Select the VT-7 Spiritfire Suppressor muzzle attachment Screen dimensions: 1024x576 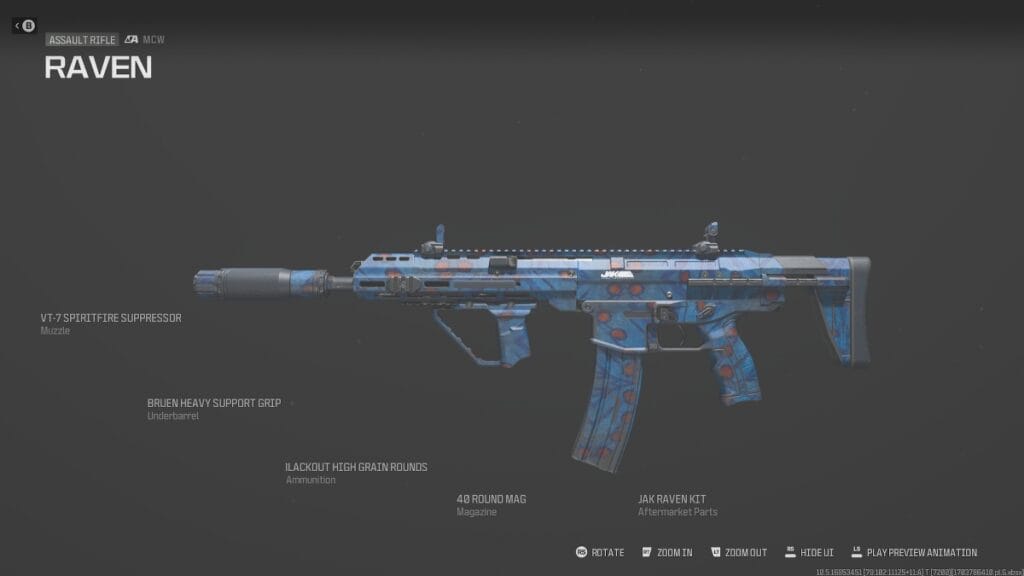pos(111,318)
